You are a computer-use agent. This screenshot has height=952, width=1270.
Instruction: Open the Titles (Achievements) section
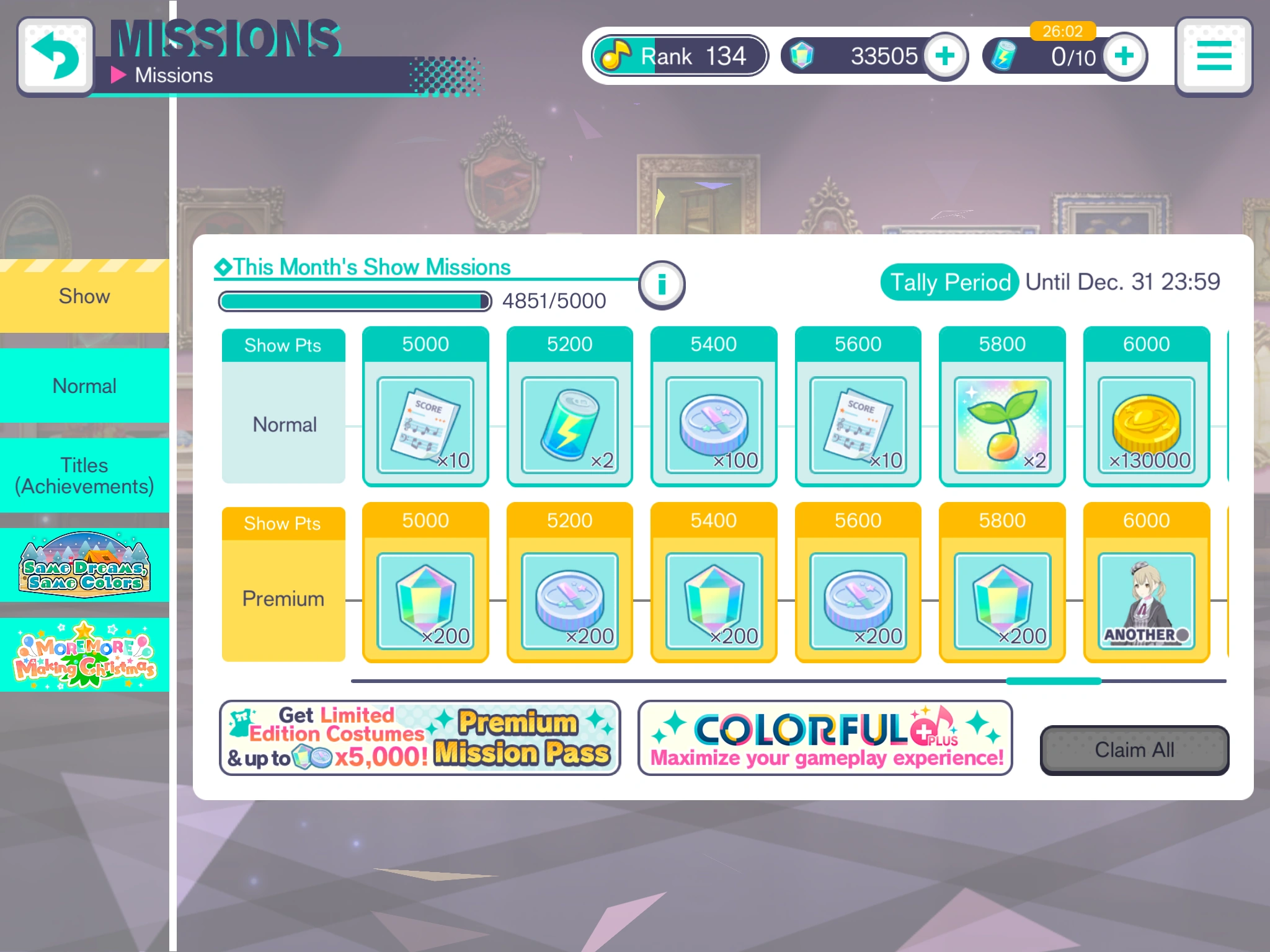84,475
